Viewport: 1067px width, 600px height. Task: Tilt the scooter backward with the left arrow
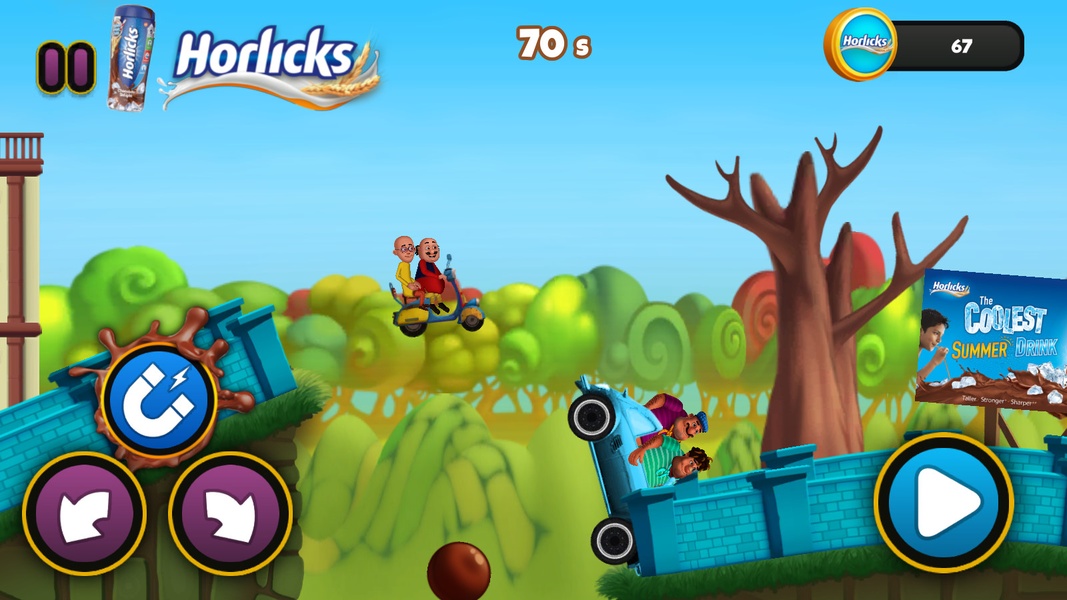[84, 514]
